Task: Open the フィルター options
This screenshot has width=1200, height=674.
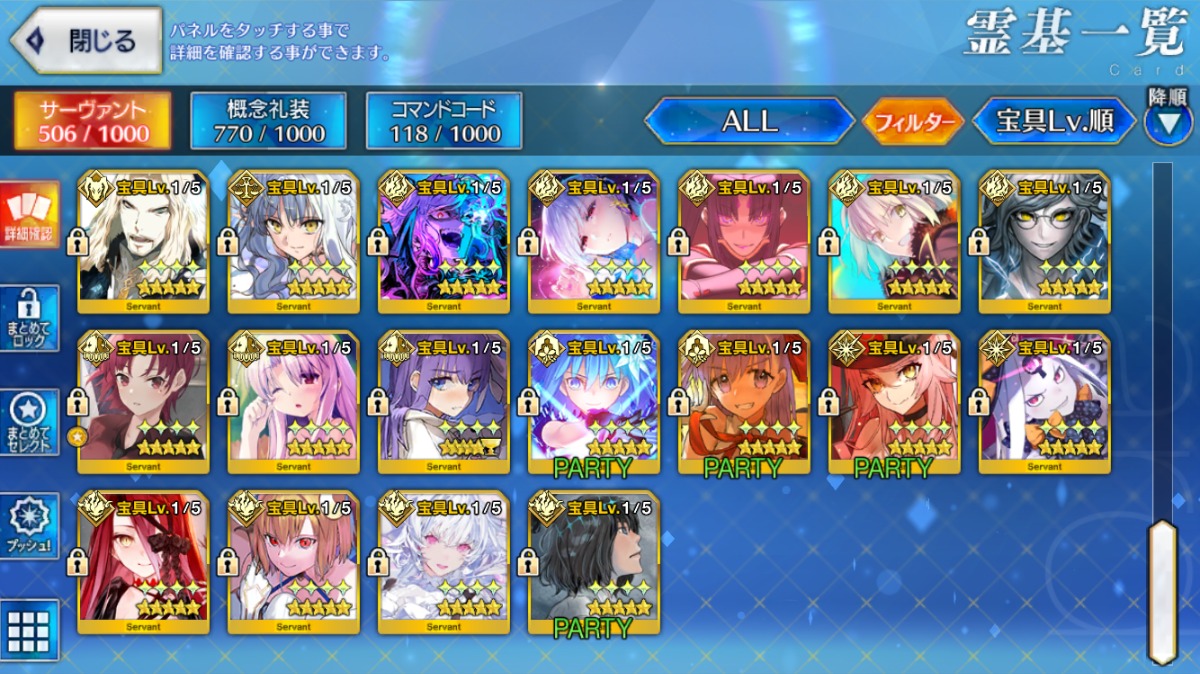Action: [912, 123]
